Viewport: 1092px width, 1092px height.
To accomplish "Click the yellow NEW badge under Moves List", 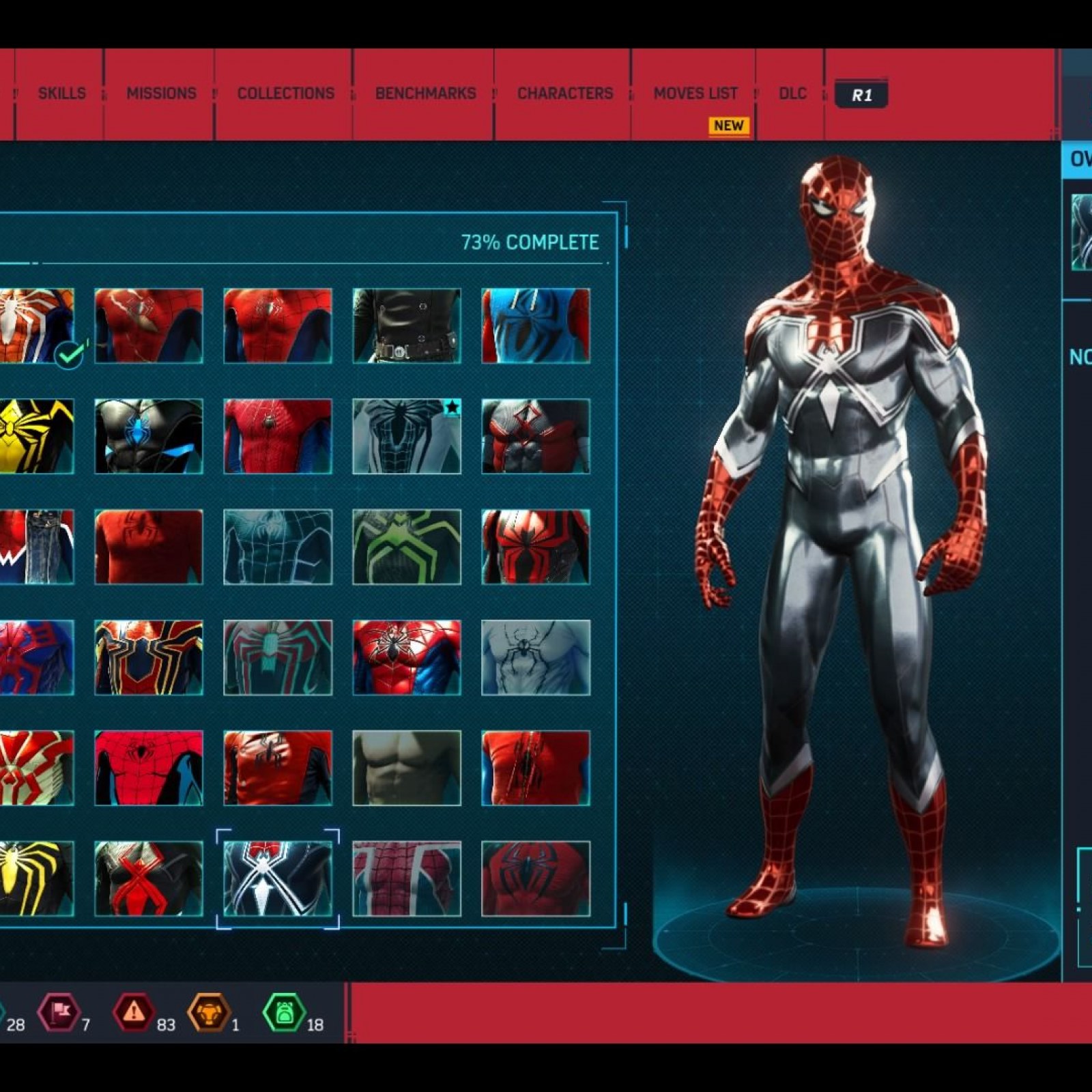I will pyautogui.click(x=728, y=126).
